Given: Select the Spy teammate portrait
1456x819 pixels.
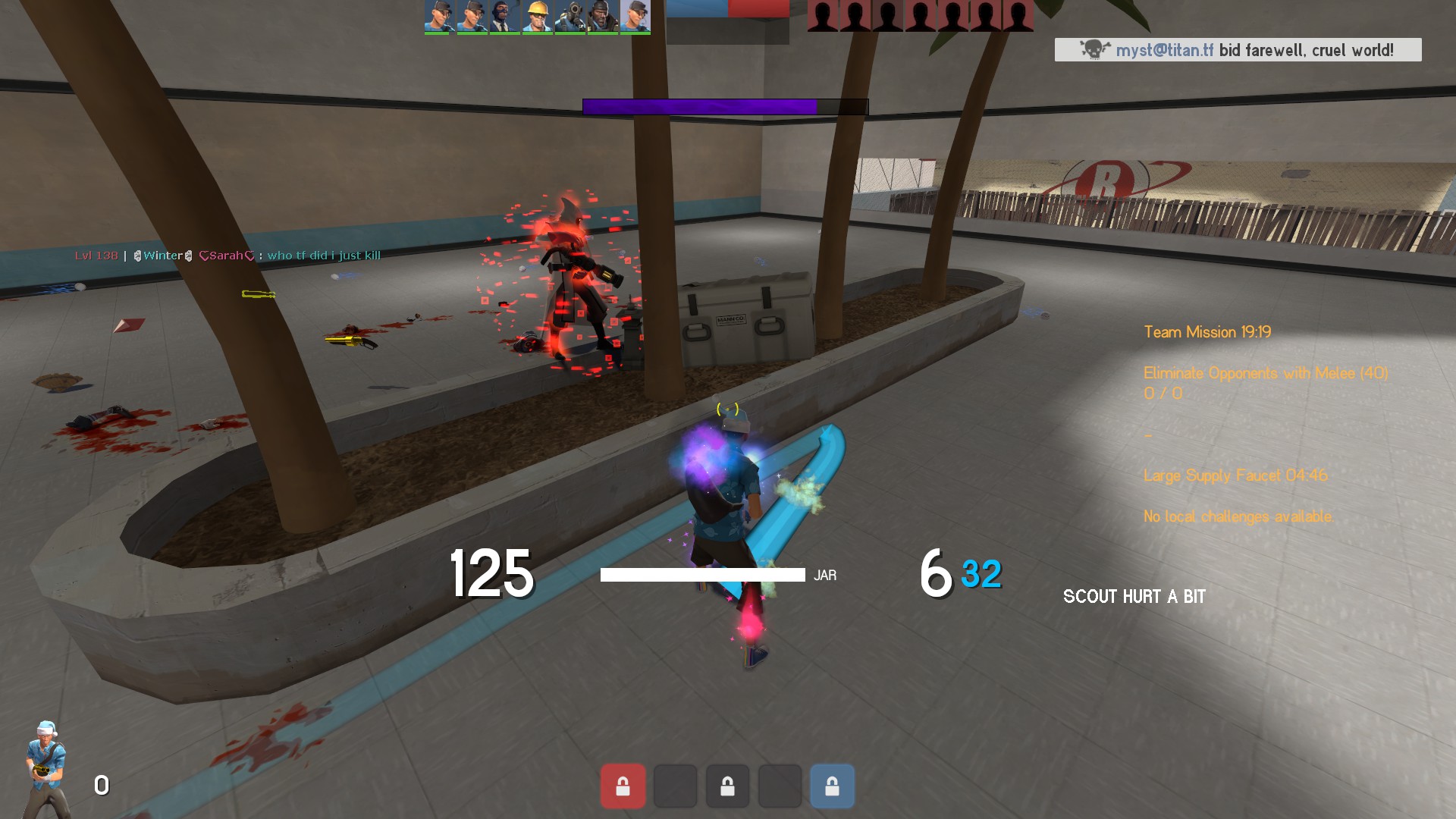Looking at the screenshot, I should click(x=504, y=17).
